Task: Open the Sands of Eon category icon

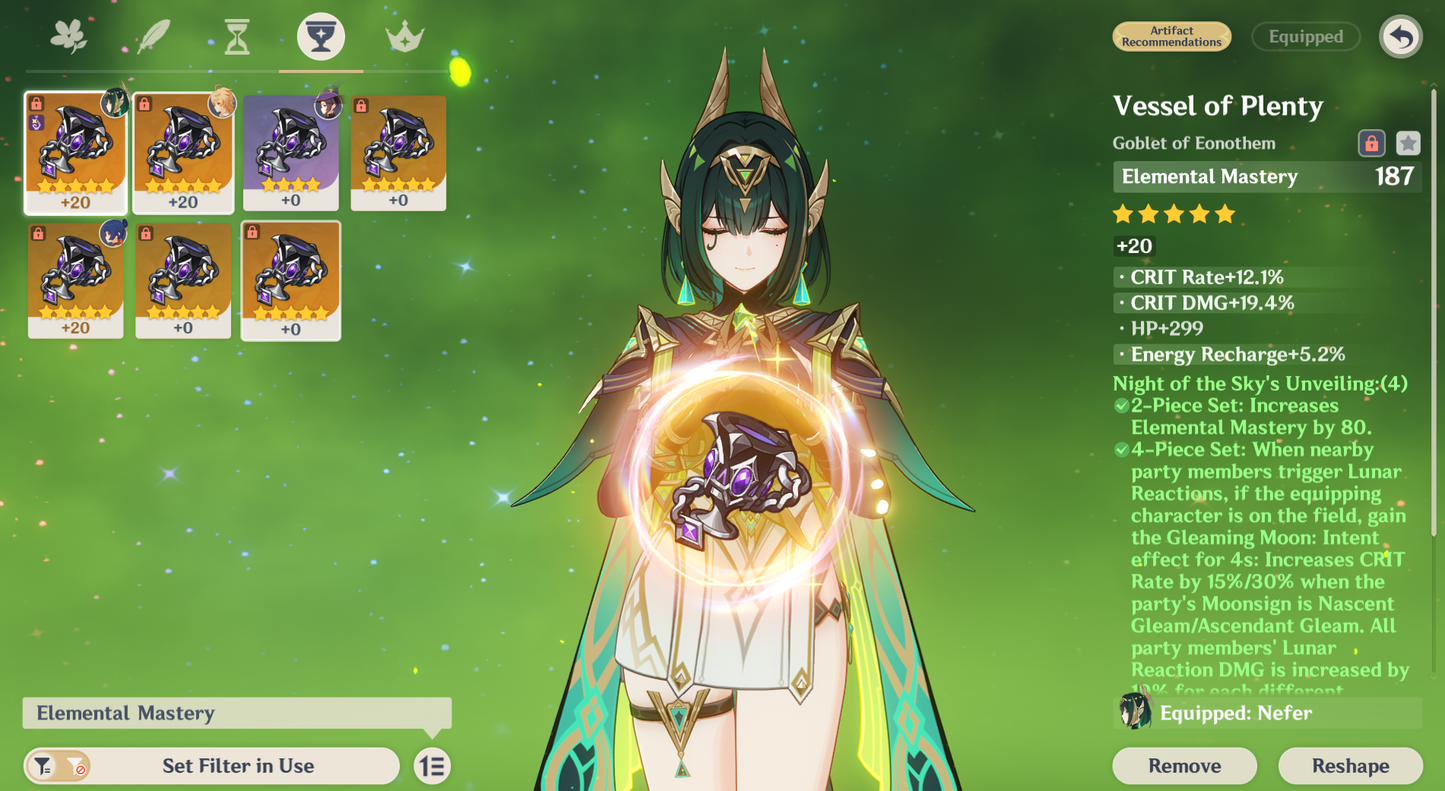Action: click(x=236, y=36)
